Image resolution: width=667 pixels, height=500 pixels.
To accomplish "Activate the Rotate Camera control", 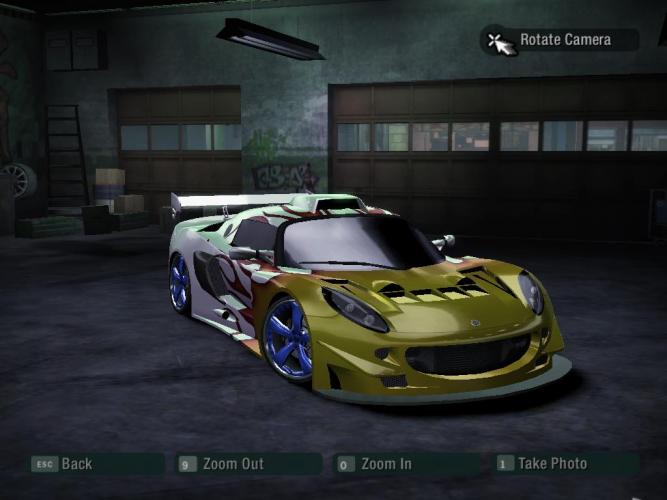I will pyautogui.click(x=564, y=40).
